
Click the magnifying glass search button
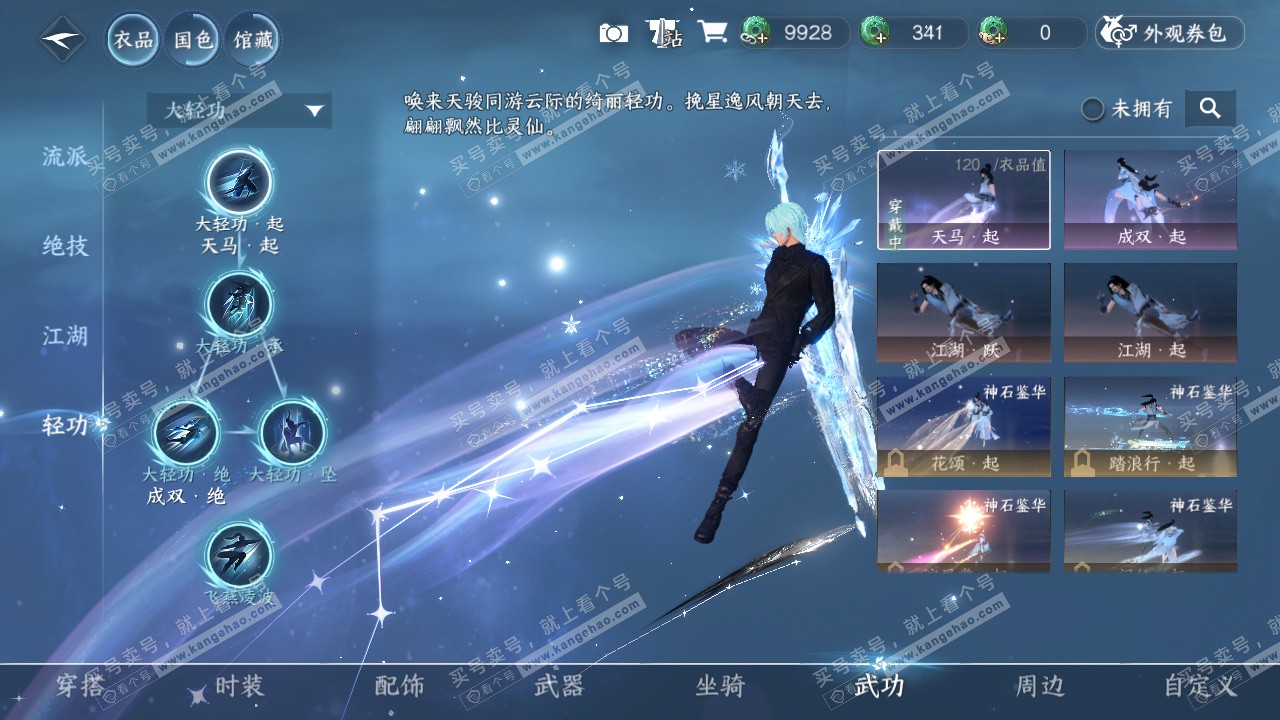[x=1210, y=109]
